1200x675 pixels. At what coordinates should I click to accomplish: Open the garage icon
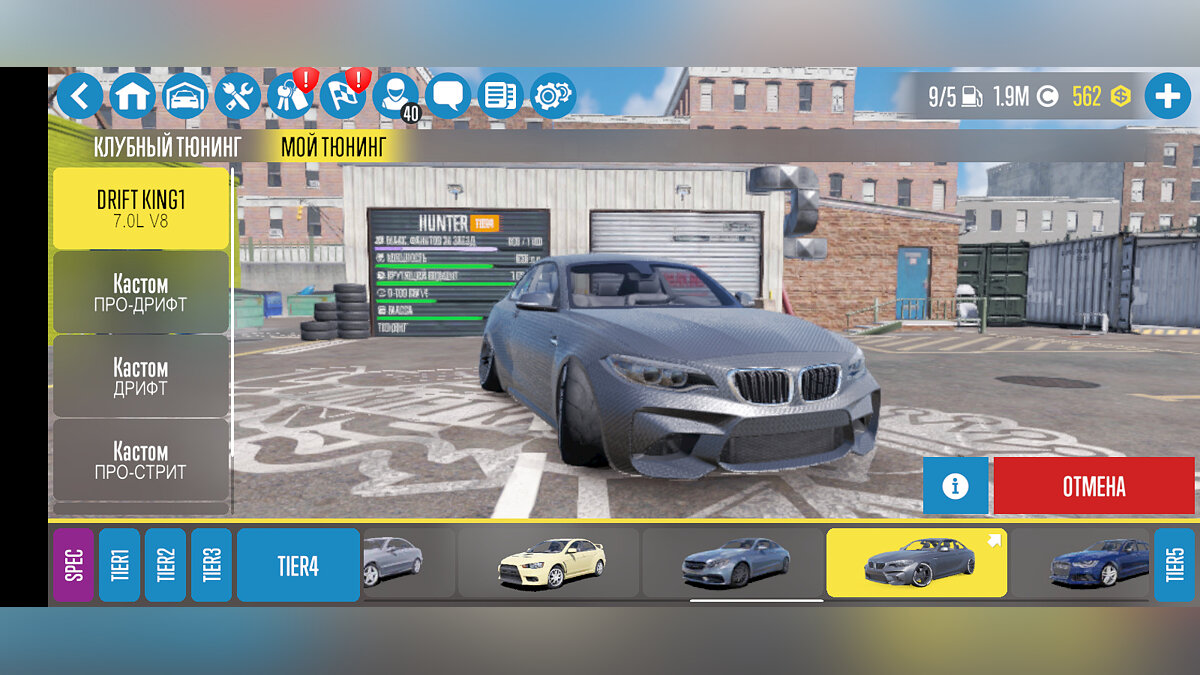[185, 96]
